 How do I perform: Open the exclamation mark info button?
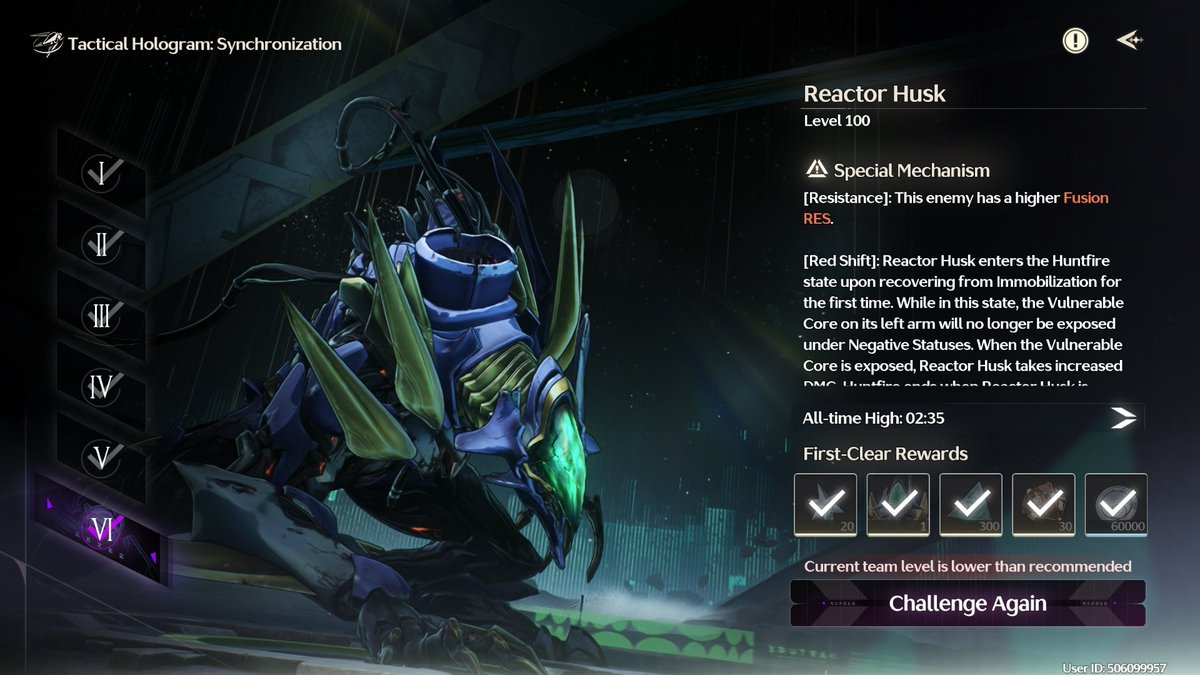[1075, 41]
